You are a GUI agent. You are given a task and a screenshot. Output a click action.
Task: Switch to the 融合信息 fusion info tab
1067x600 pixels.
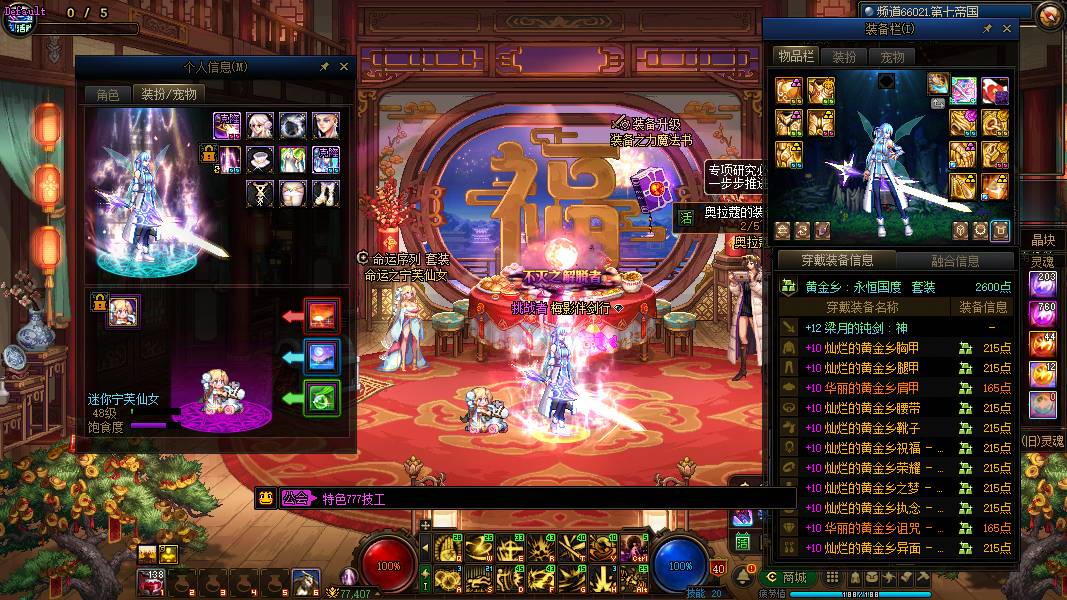pos(955,261)
